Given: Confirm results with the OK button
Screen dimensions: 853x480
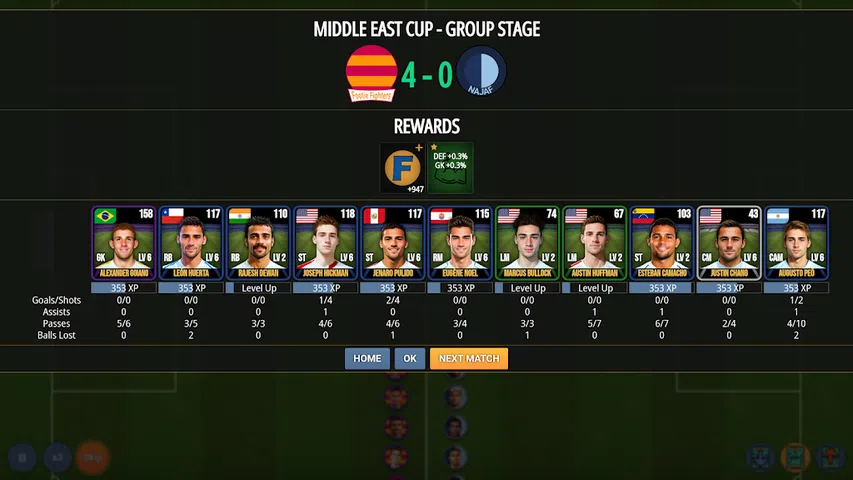Looking at the screenshot, I should [x=409, y=358].
